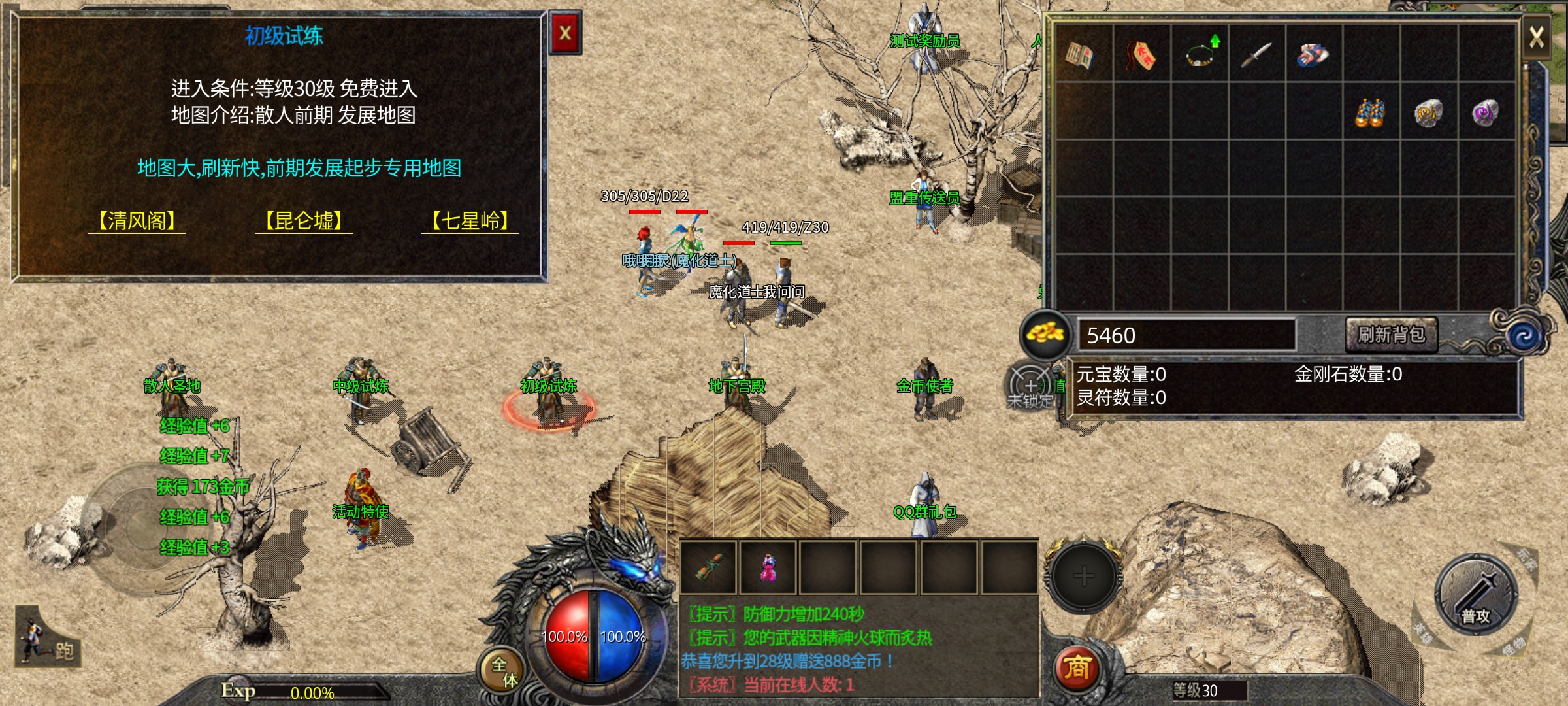
Task: Choose the 【清风阁】 map destination
Action: [137, 221]
